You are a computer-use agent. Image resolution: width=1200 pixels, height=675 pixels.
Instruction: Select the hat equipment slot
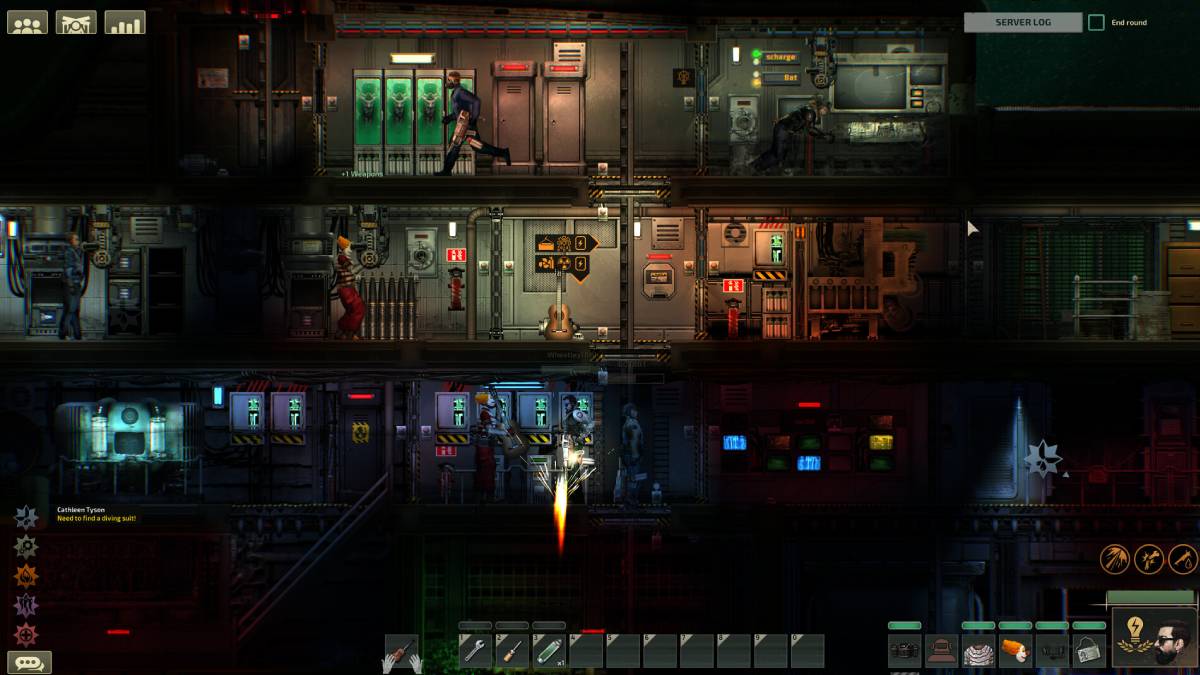point(941,651)
